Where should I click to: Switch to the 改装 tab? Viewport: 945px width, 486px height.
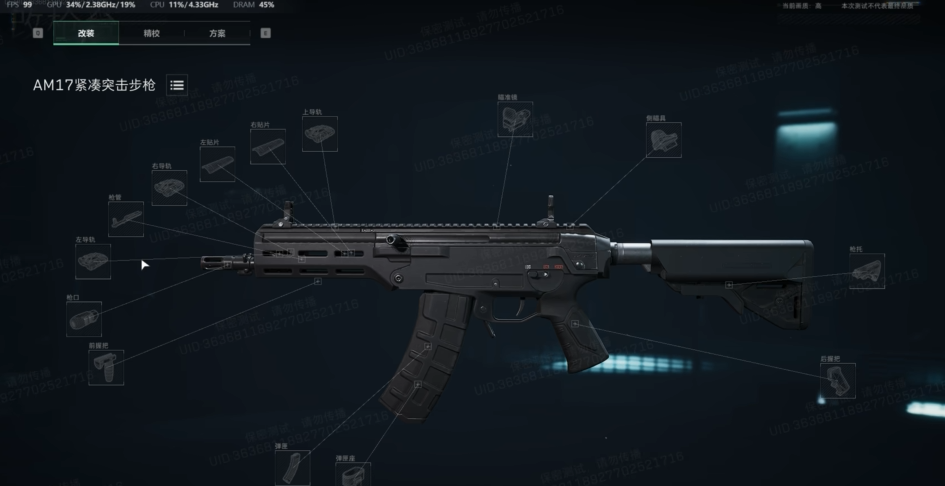pyautogui.click(x=86, y=33)
